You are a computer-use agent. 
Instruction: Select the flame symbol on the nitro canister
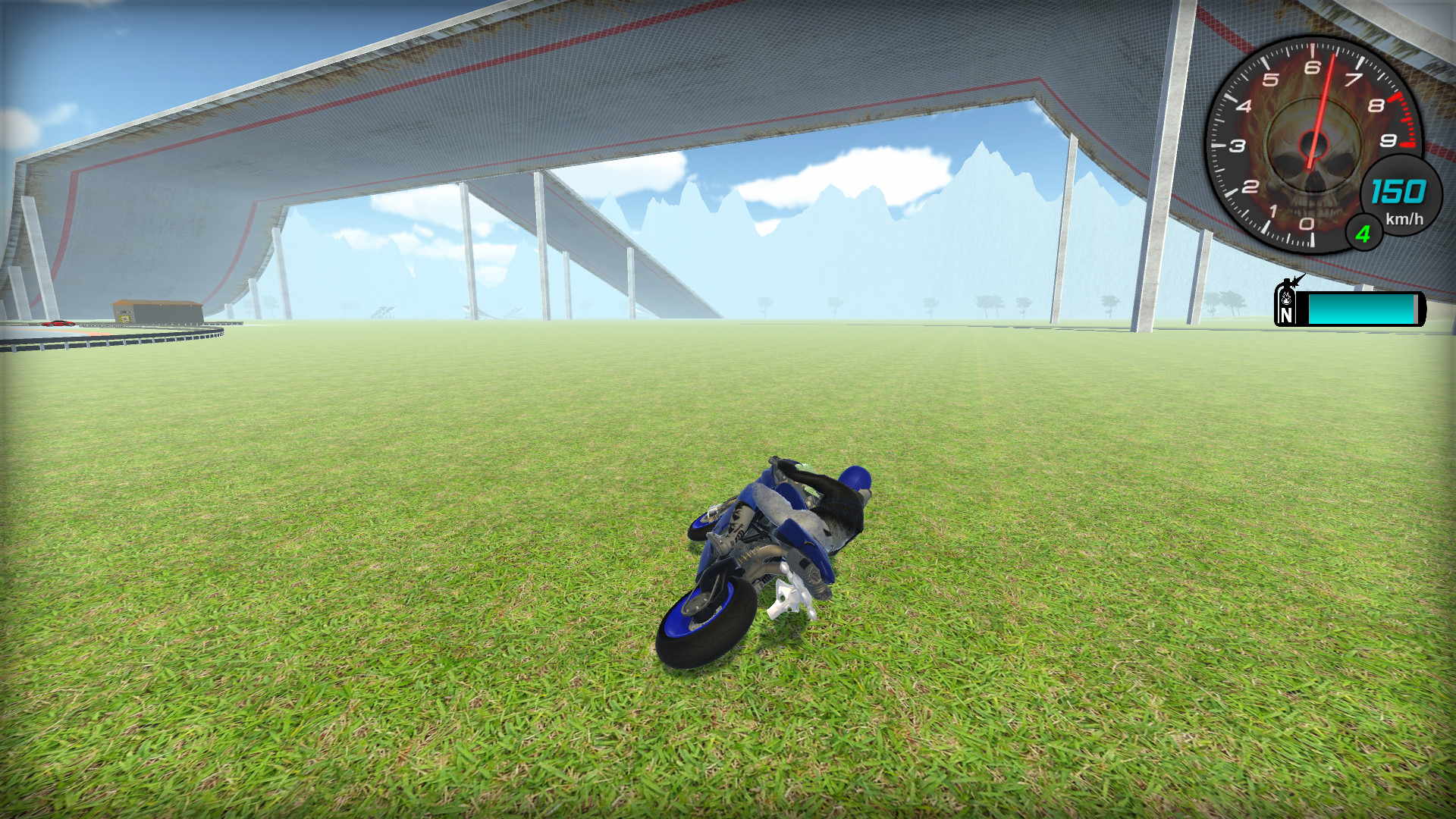point(1286,298)
